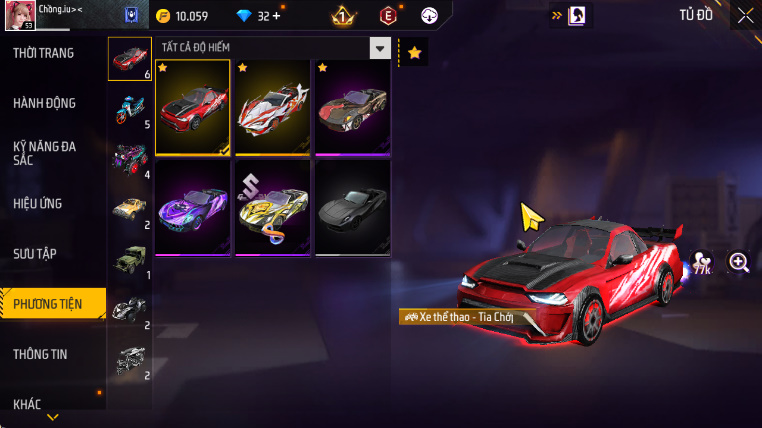The width and height of the screenshot is (762, 428).
Task: Zoom in with the magnifier button
Action: click(x=739, y=262)
